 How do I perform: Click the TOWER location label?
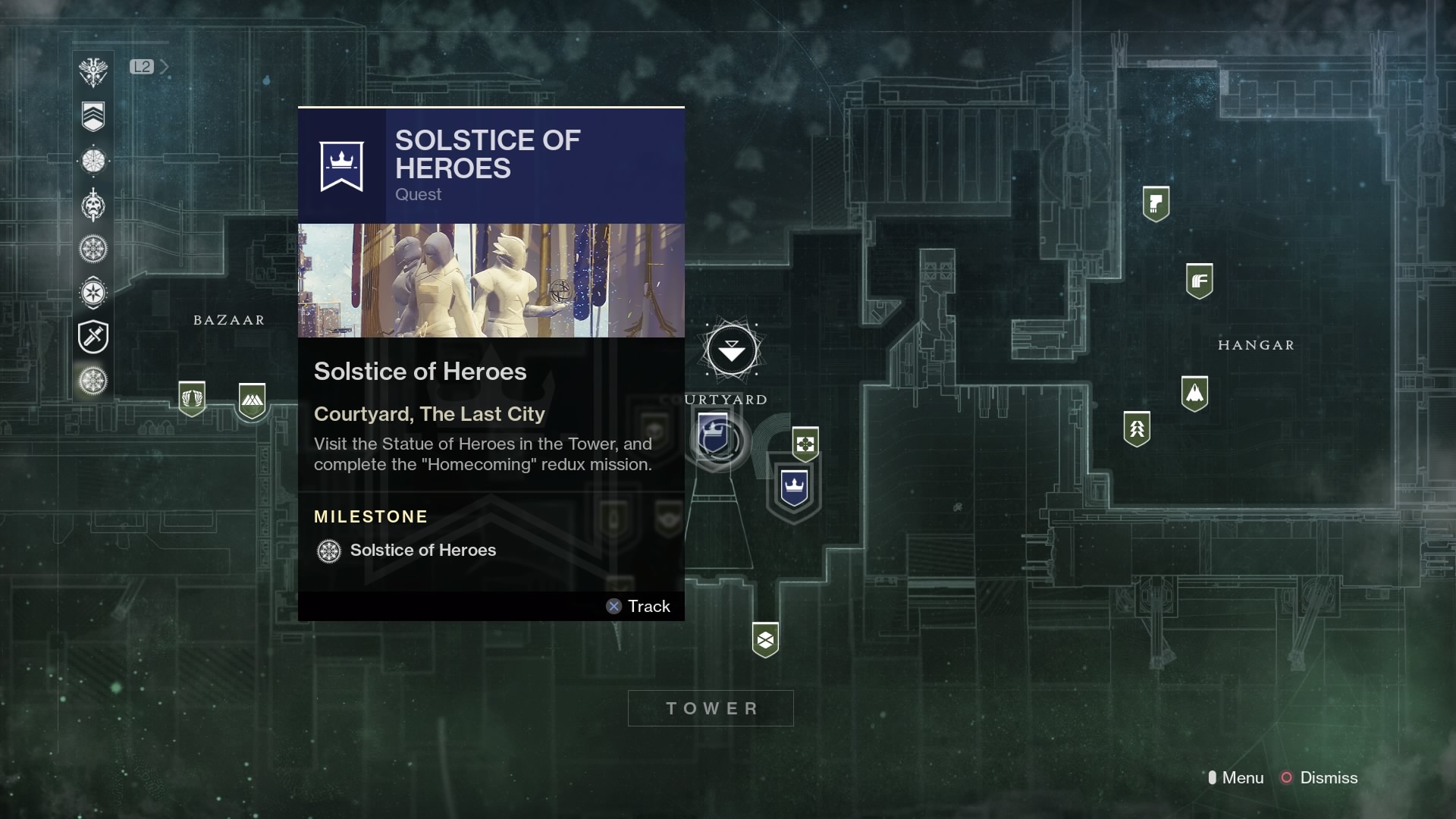711,708
